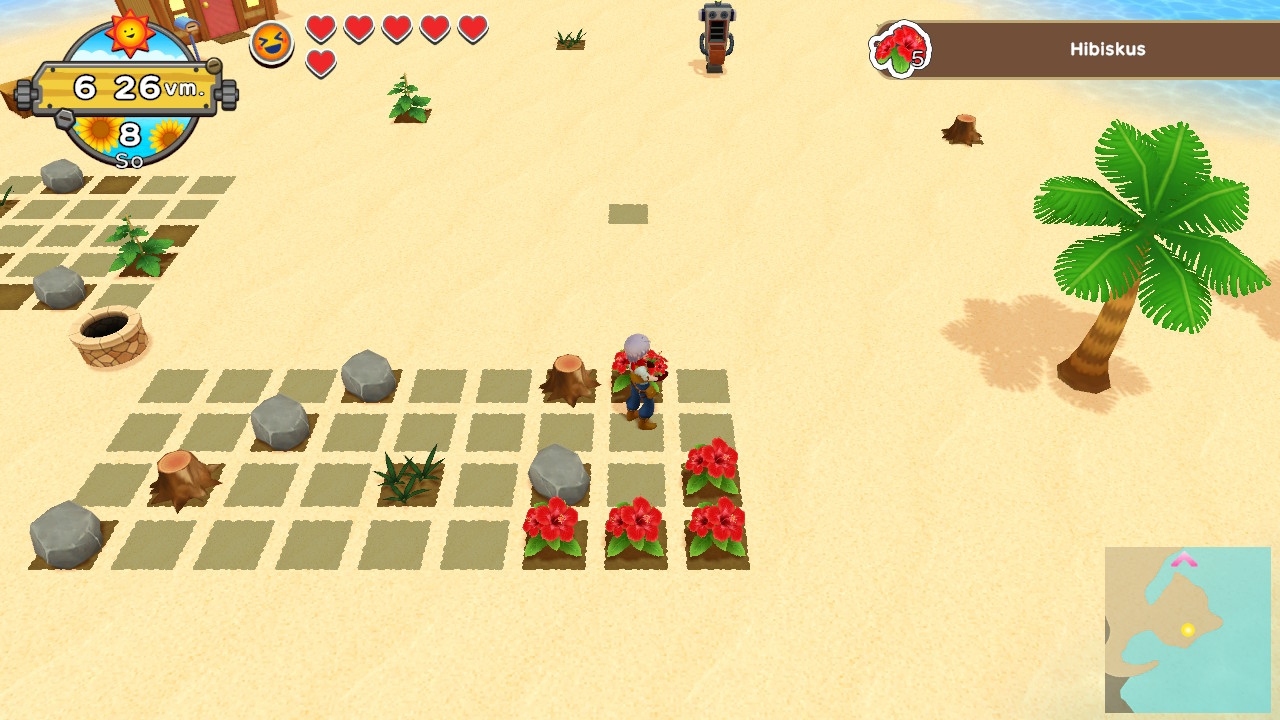Click the sunny weather icon

coord(130,33)
